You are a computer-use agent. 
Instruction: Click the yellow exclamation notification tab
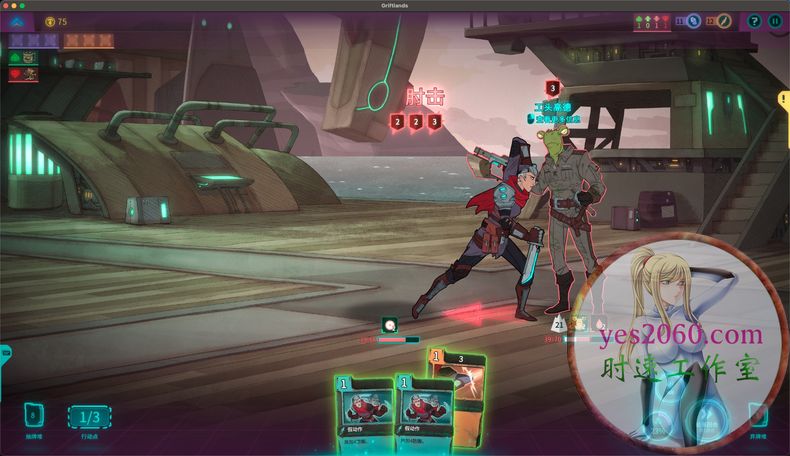point(784,99)
